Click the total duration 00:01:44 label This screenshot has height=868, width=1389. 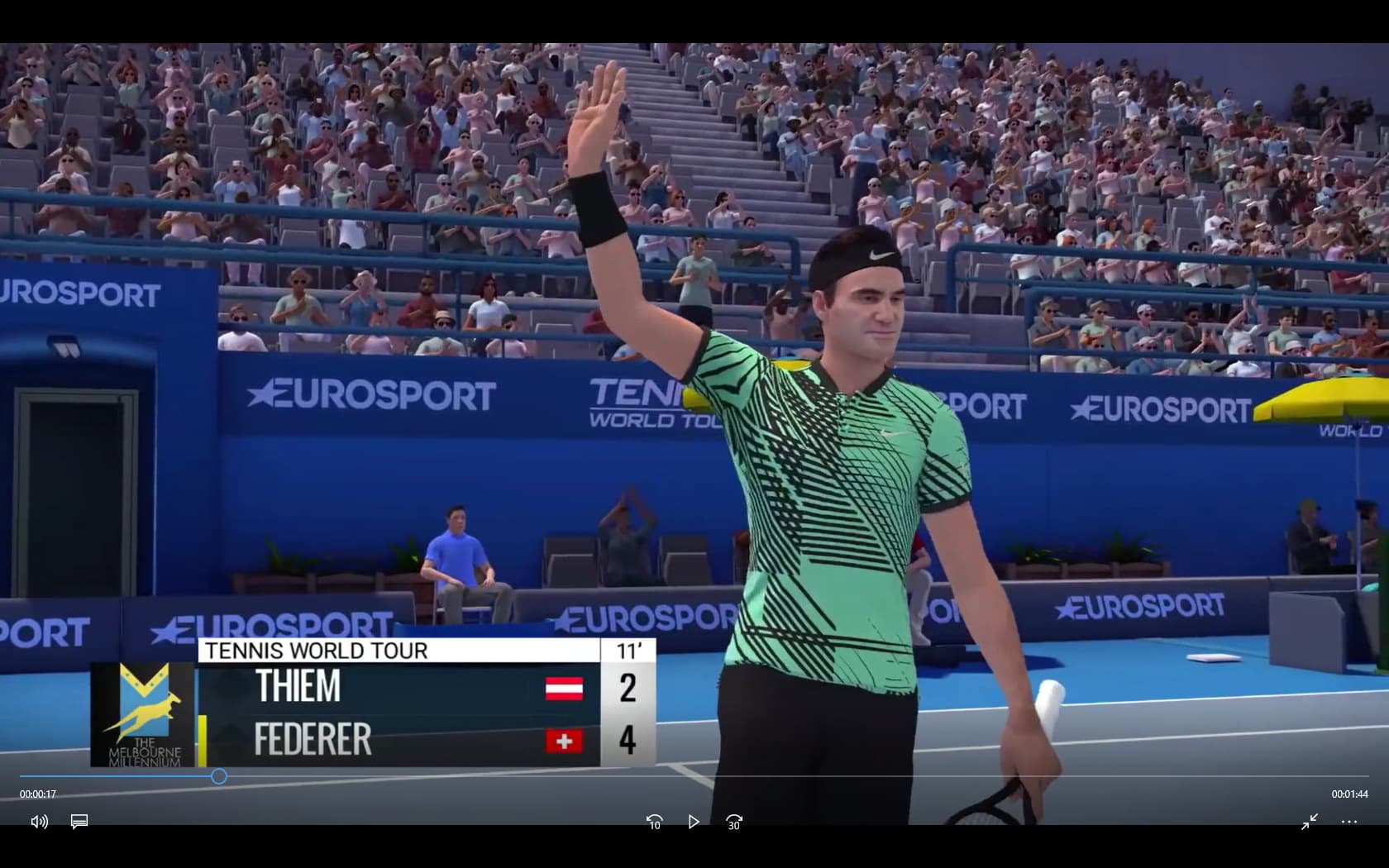[1351, 794]
